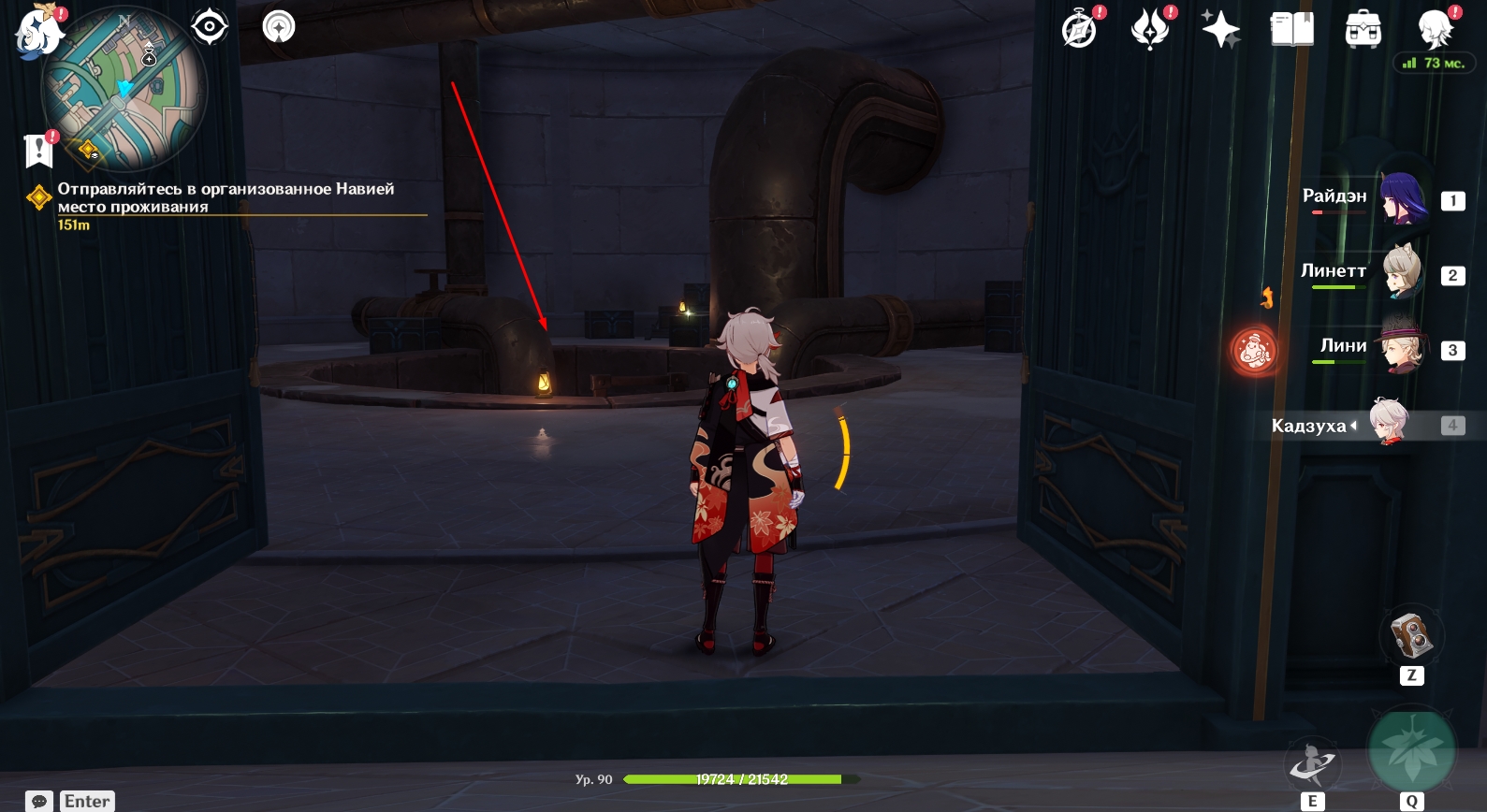Open the events flame icon
Viewport: 1487px width, 812px height.
1150,28
